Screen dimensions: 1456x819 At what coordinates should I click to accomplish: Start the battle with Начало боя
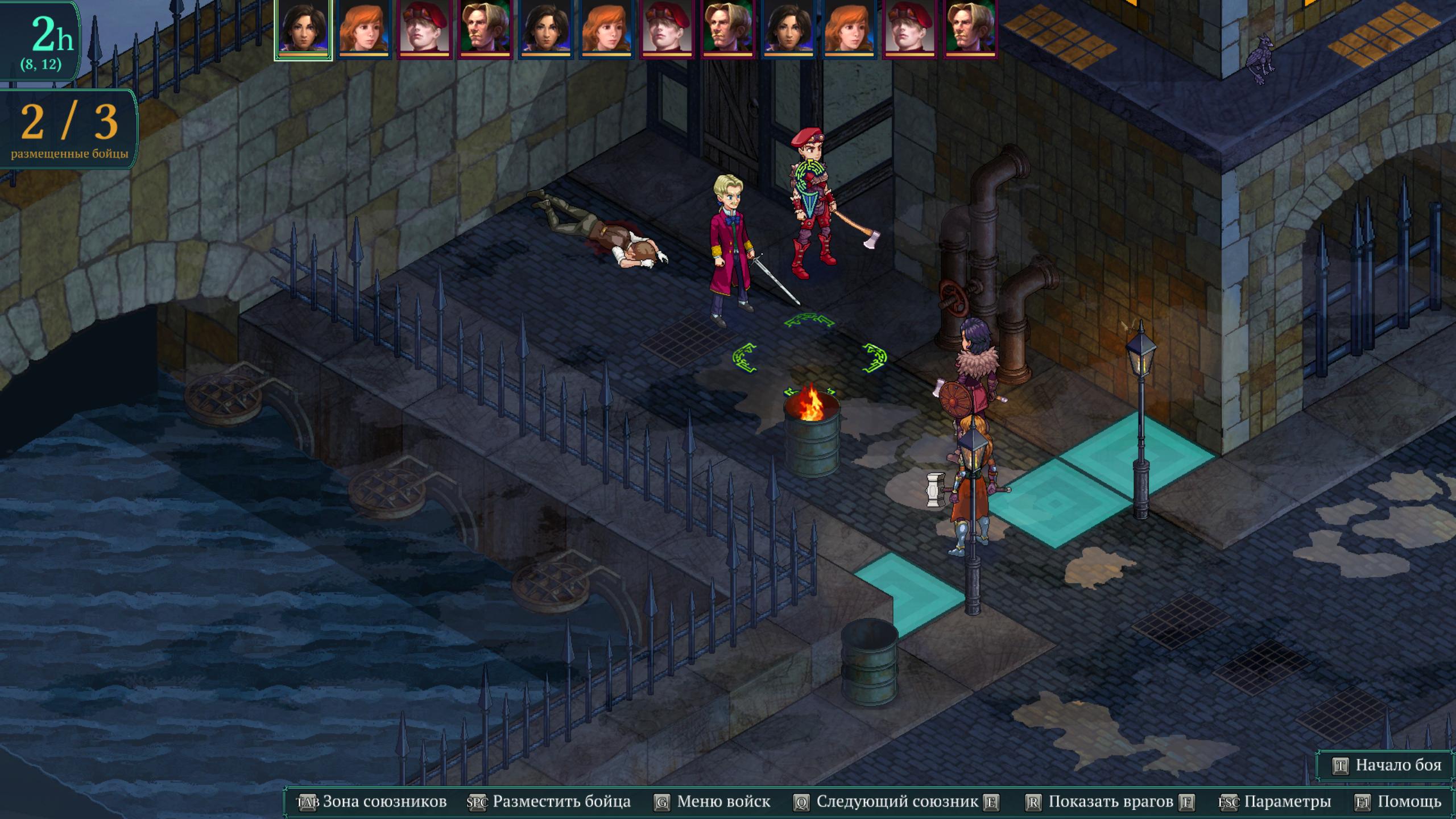coord(1388,766)
